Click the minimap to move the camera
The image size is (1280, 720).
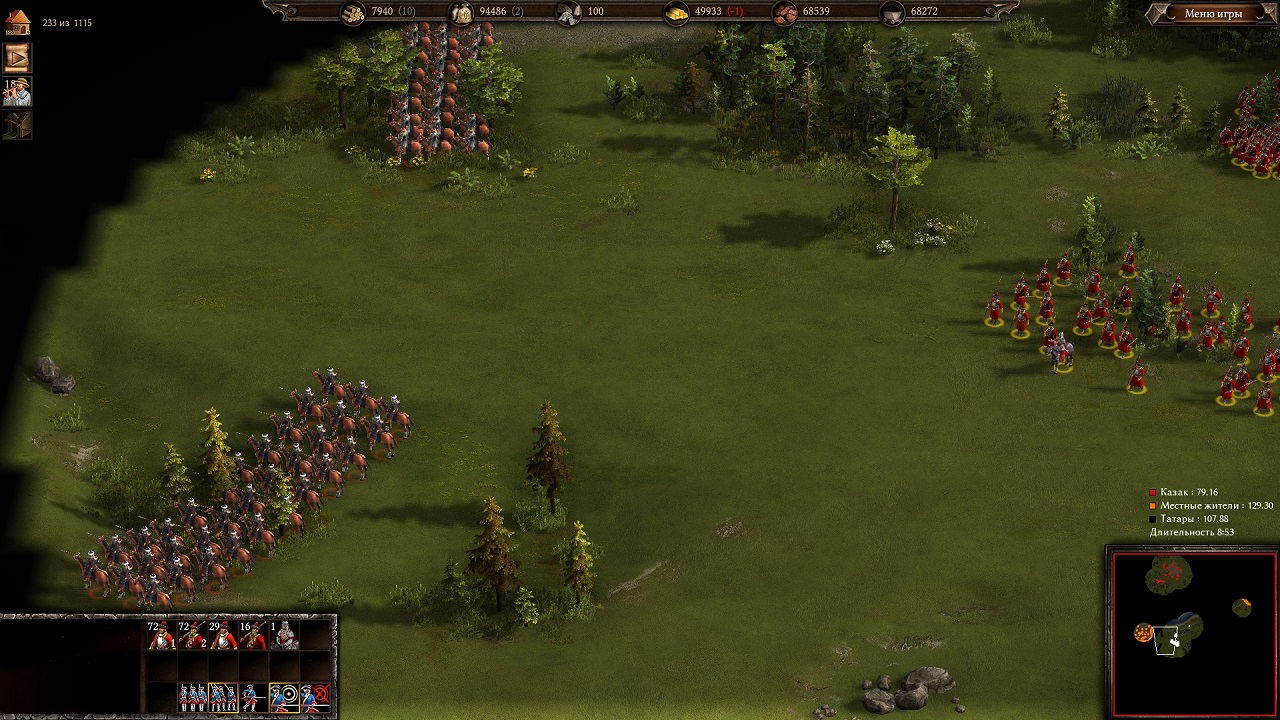(x=1192, y=632)
